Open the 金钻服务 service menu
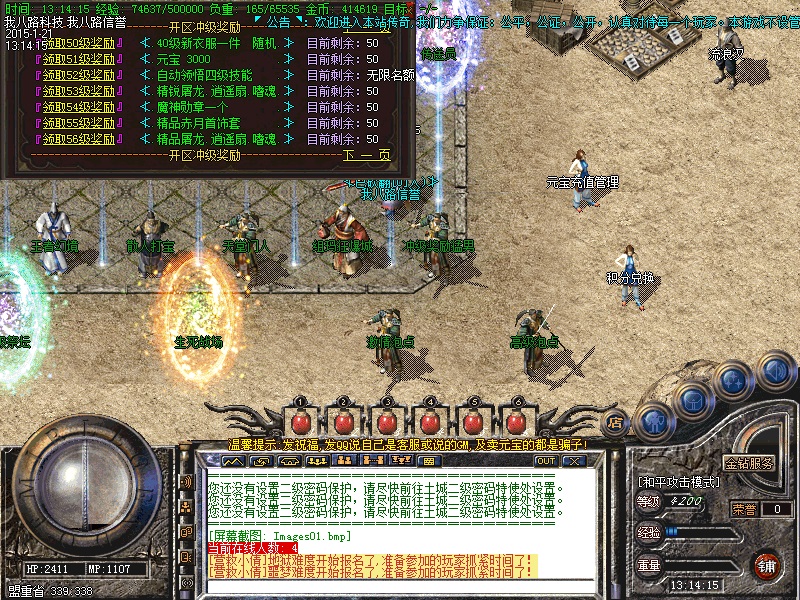The image size is (800, 600). (x=749, y=464)
